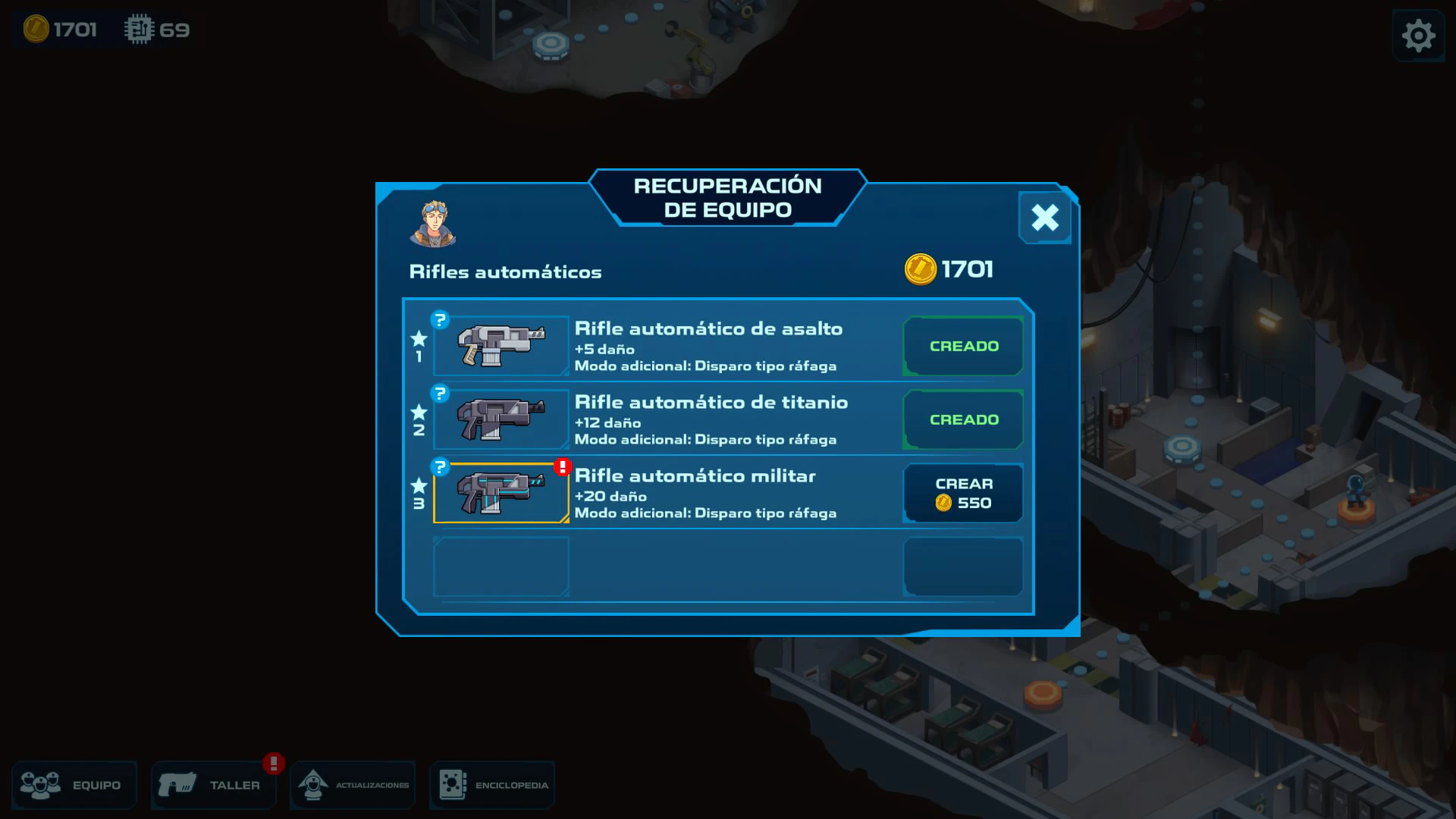
Task: Show help info for the assault rifle
Action: [440, 320]
